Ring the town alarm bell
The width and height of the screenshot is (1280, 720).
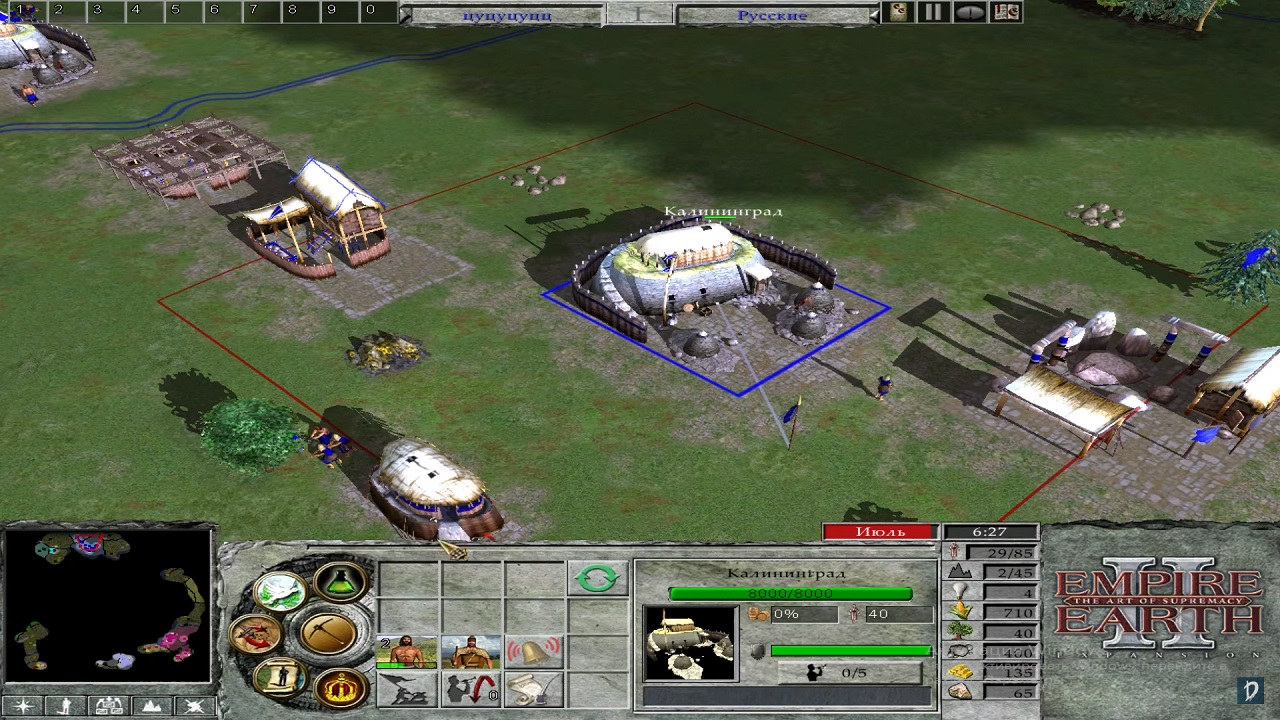pos(533,652)
